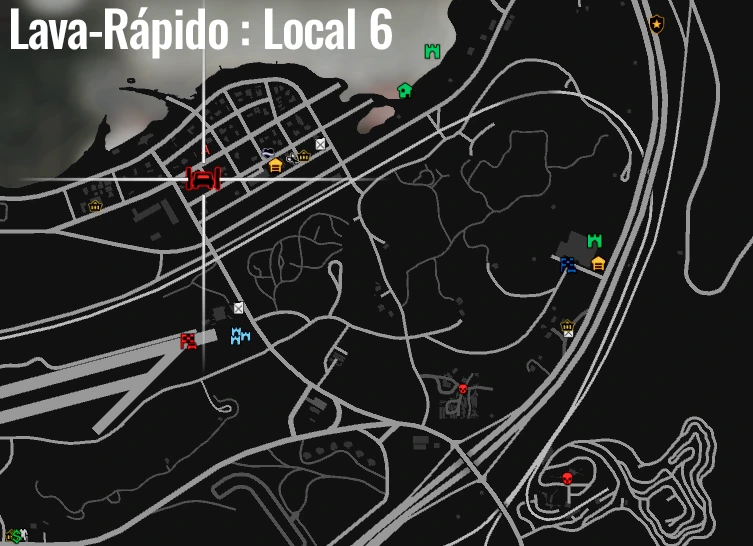Select the green dollar sign marker
Image resolution: width=753 pixels, height=546 pixels.
14,537
